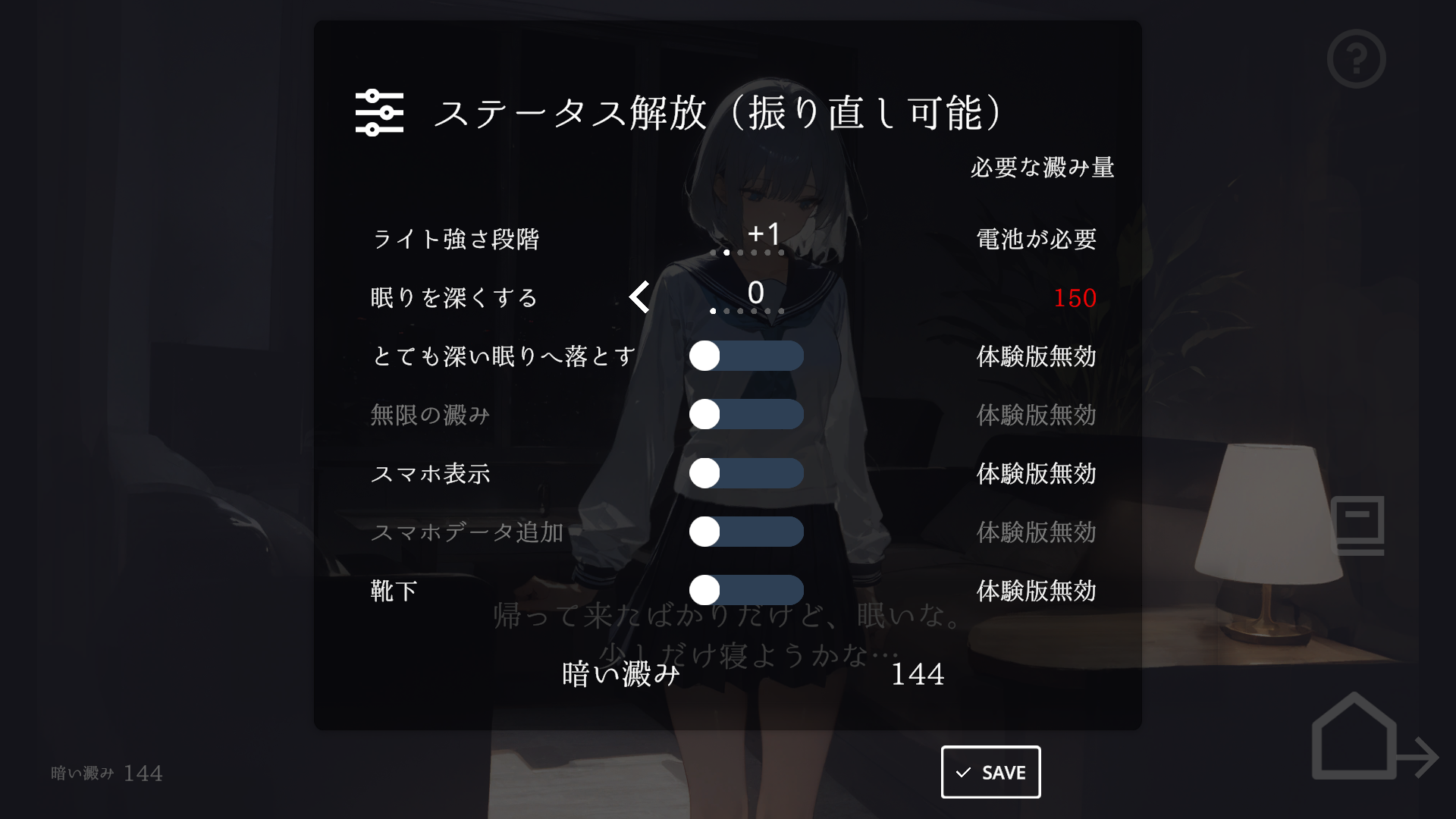1456x819 pixels.
Task: Open the question mark help icon
Action: point(1356,59)
